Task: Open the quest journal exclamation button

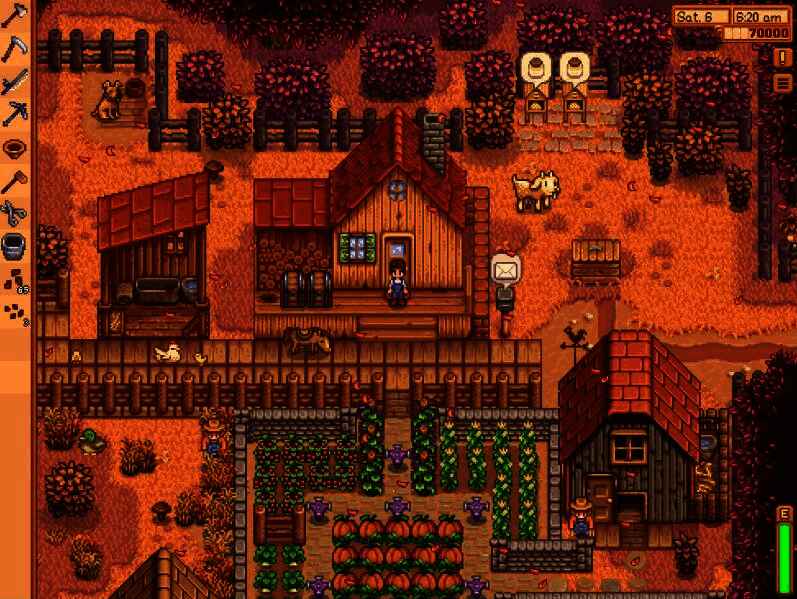Action: 783,58
